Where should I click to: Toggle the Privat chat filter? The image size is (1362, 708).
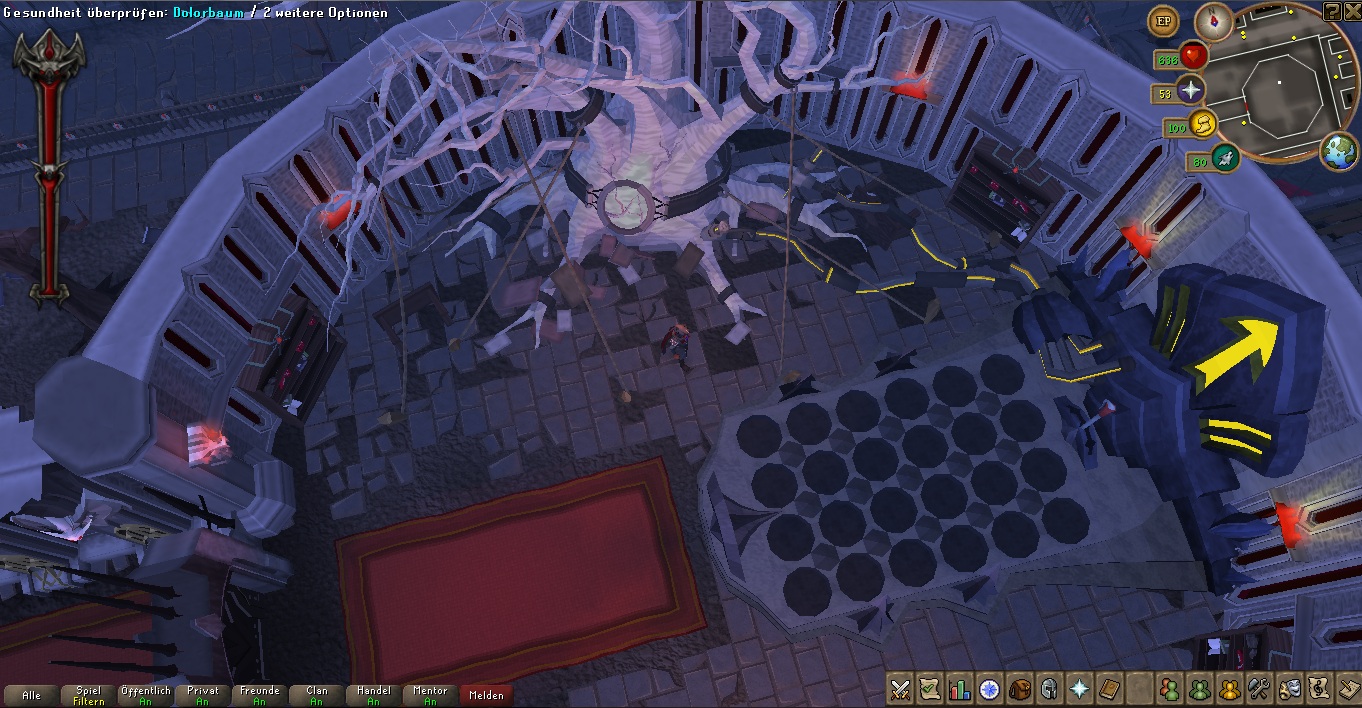(x=202, y=695)
